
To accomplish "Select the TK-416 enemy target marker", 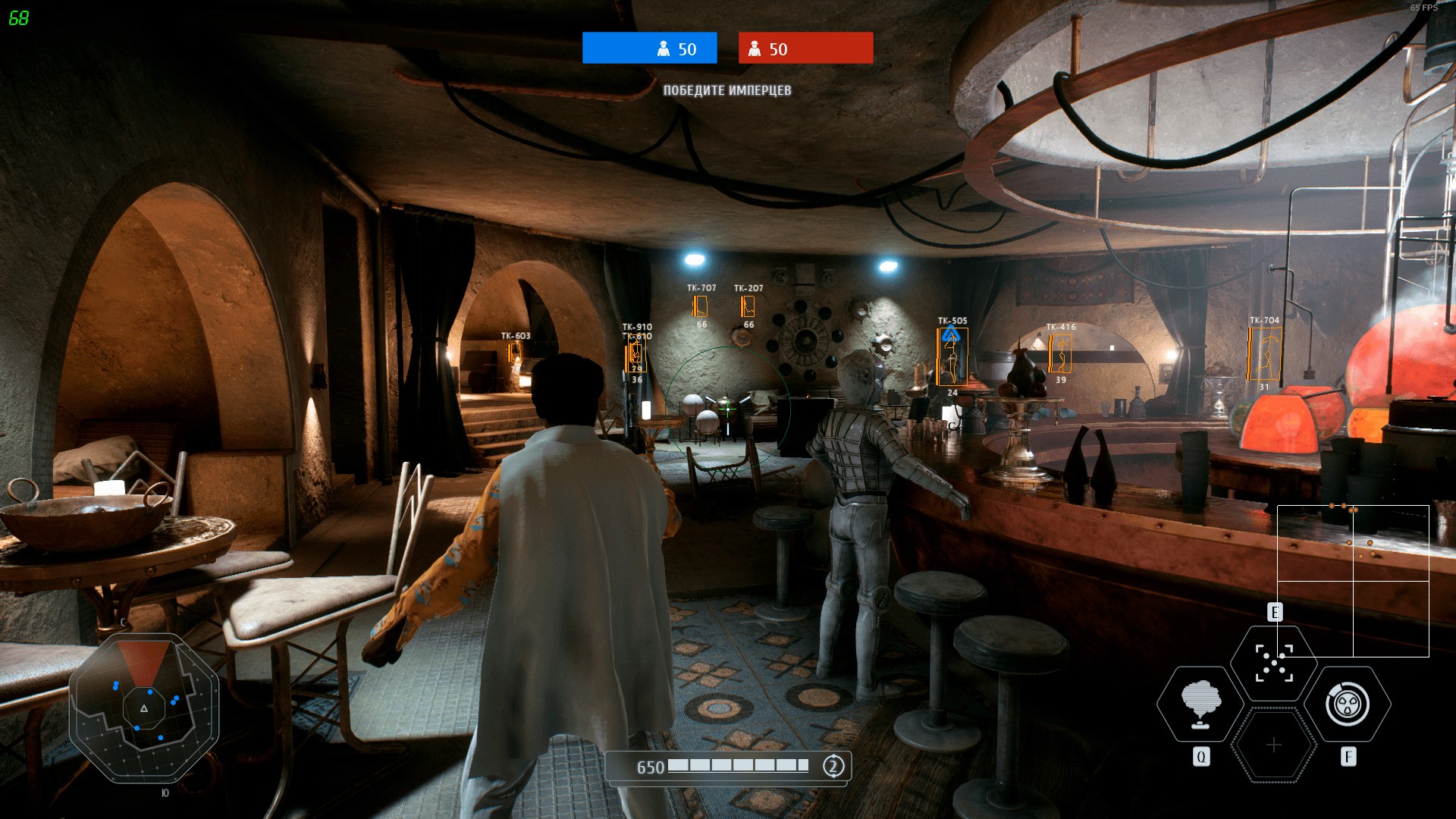I will tap(1060, 353).
